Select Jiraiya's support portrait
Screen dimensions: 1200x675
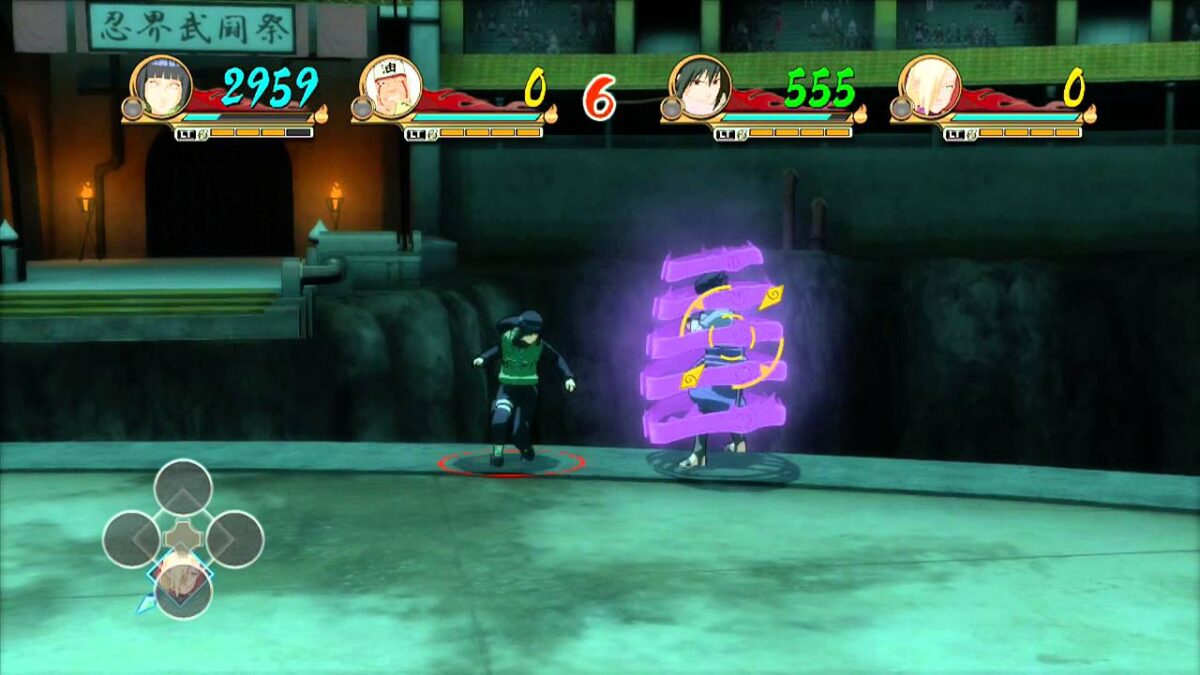pos(389,86)
